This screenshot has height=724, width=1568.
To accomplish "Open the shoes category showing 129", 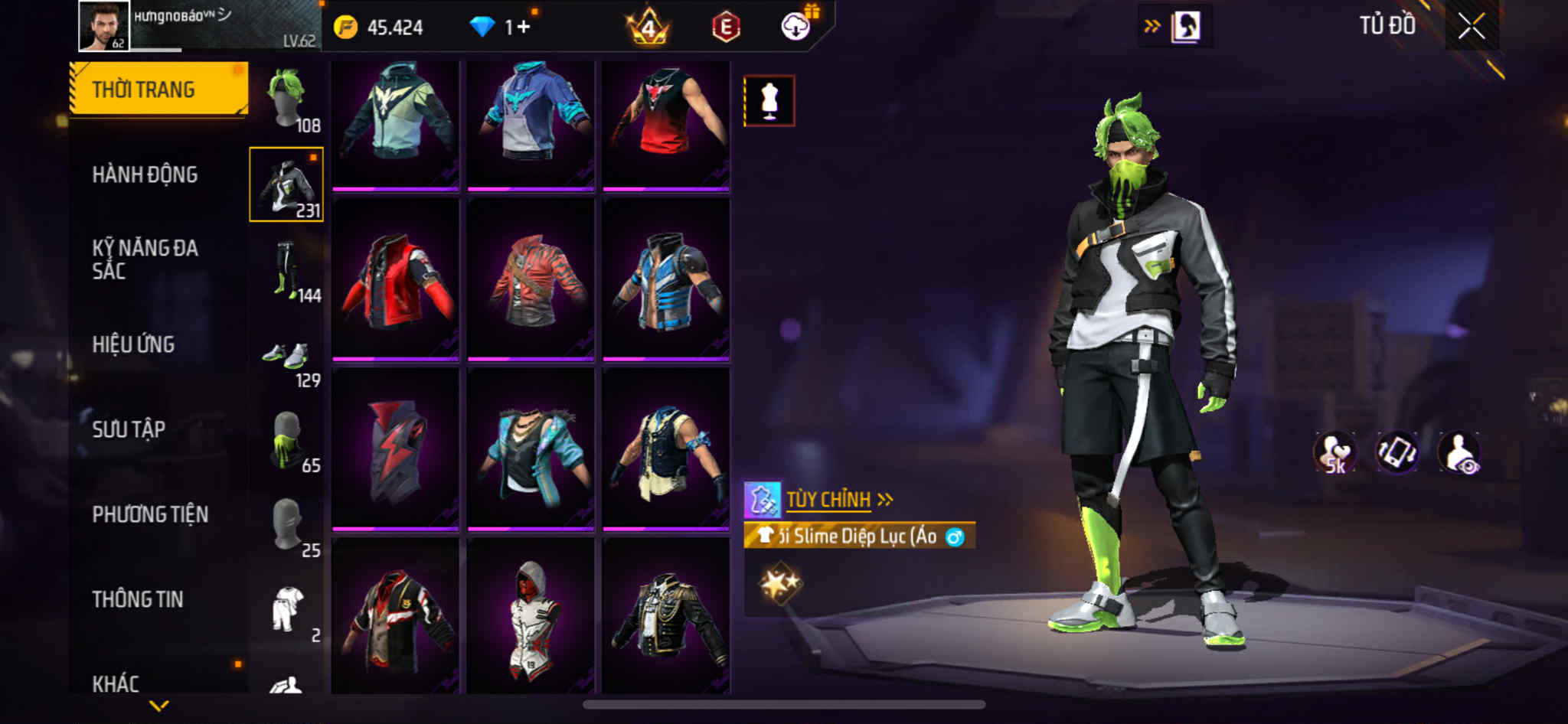I will pos(288,358).
